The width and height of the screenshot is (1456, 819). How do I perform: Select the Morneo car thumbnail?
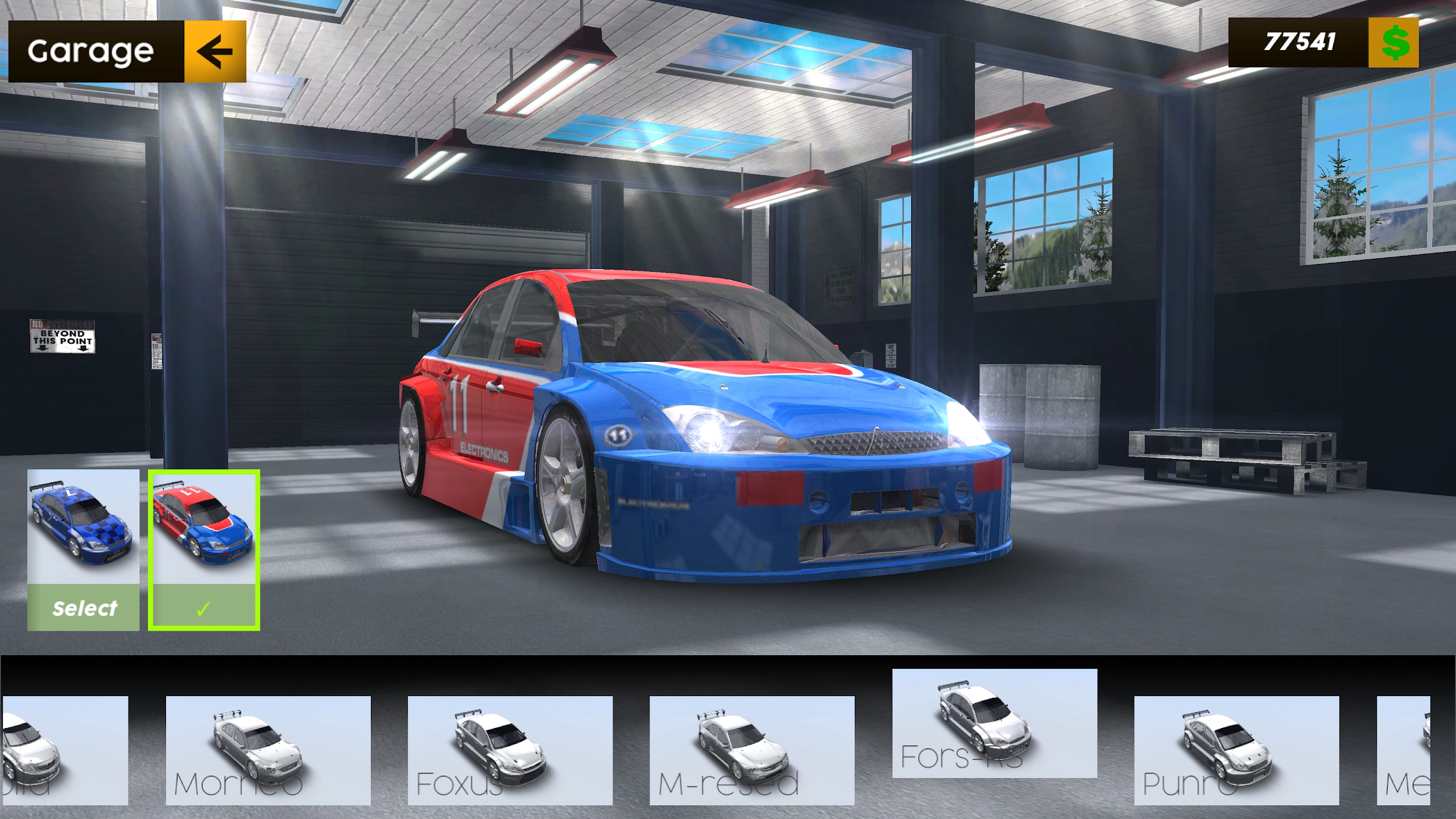point(268,750)
